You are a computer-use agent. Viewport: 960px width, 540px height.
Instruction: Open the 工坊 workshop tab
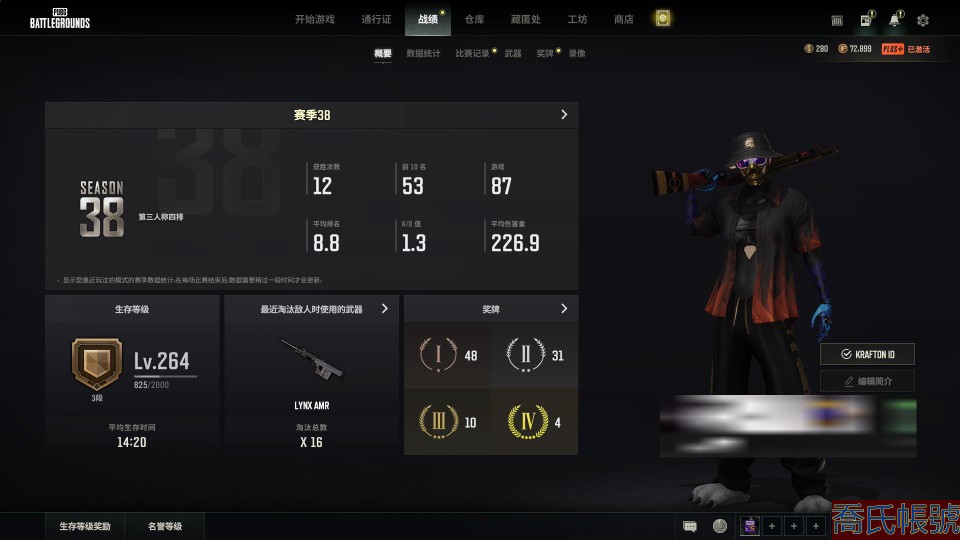pos(577,19)
